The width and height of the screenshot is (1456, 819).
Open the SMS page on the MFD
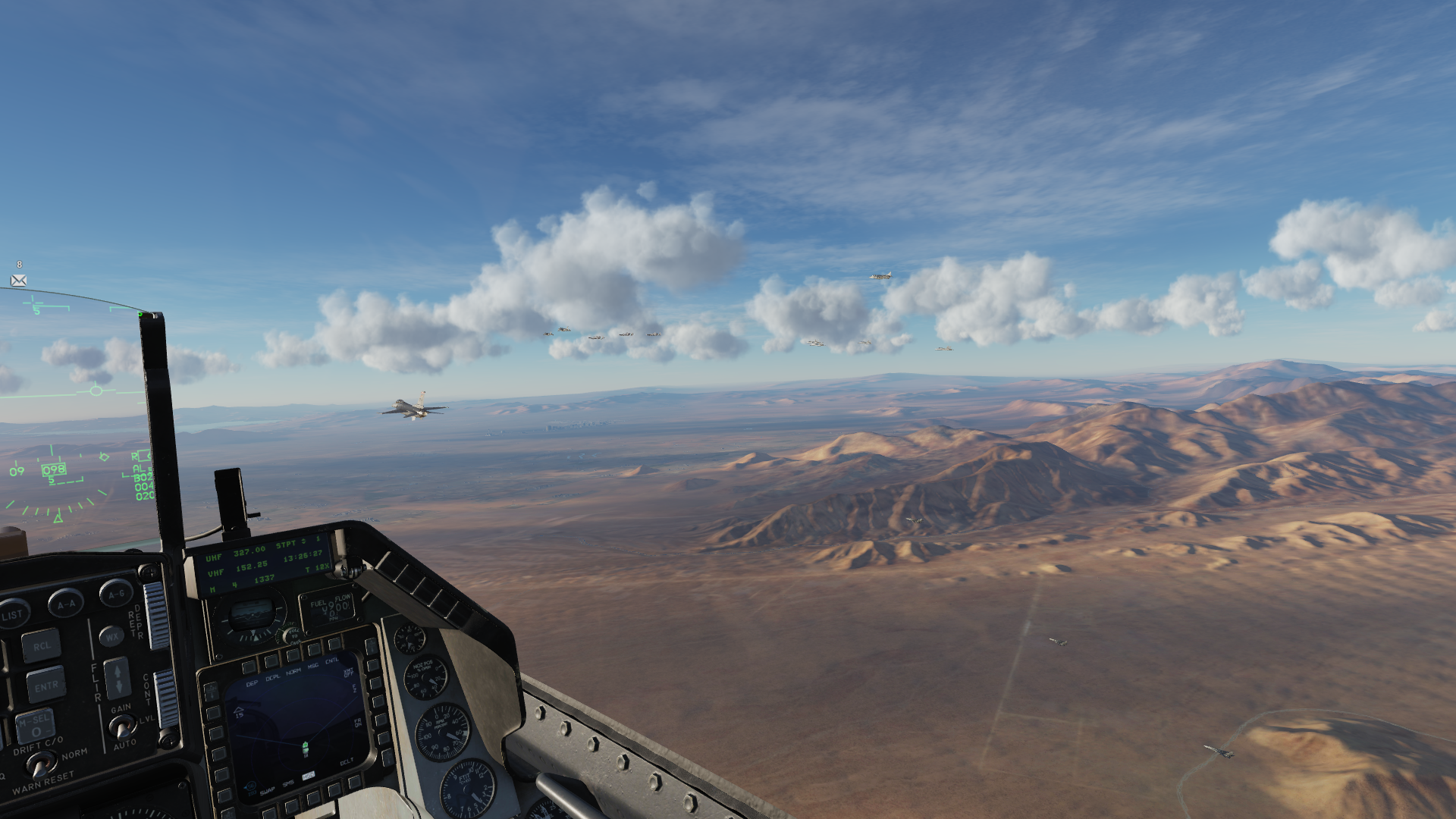(288, 783)
